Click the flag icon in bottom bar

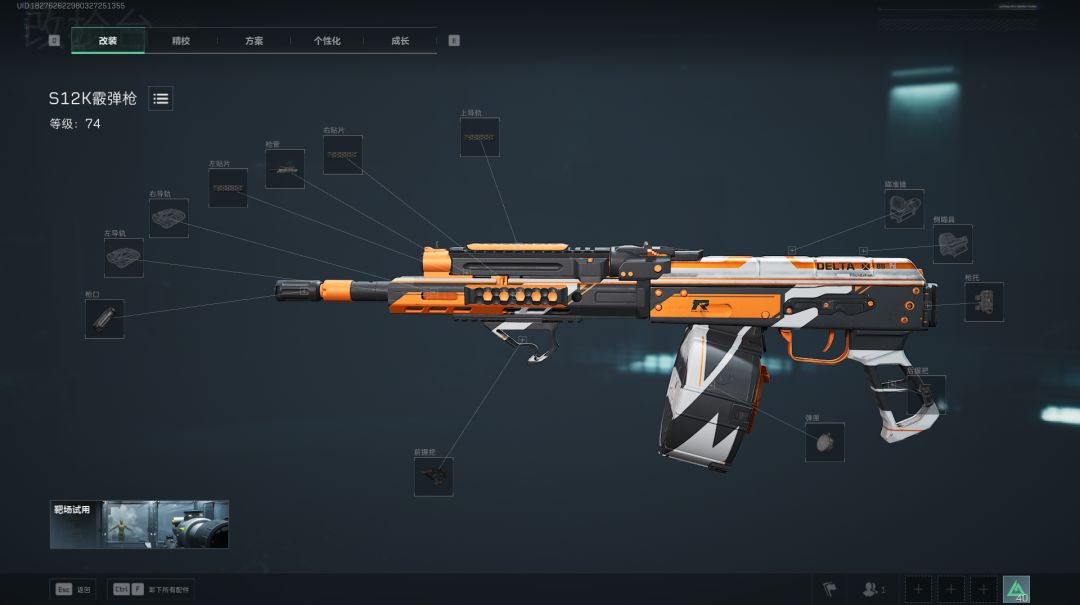pos(828,589)
